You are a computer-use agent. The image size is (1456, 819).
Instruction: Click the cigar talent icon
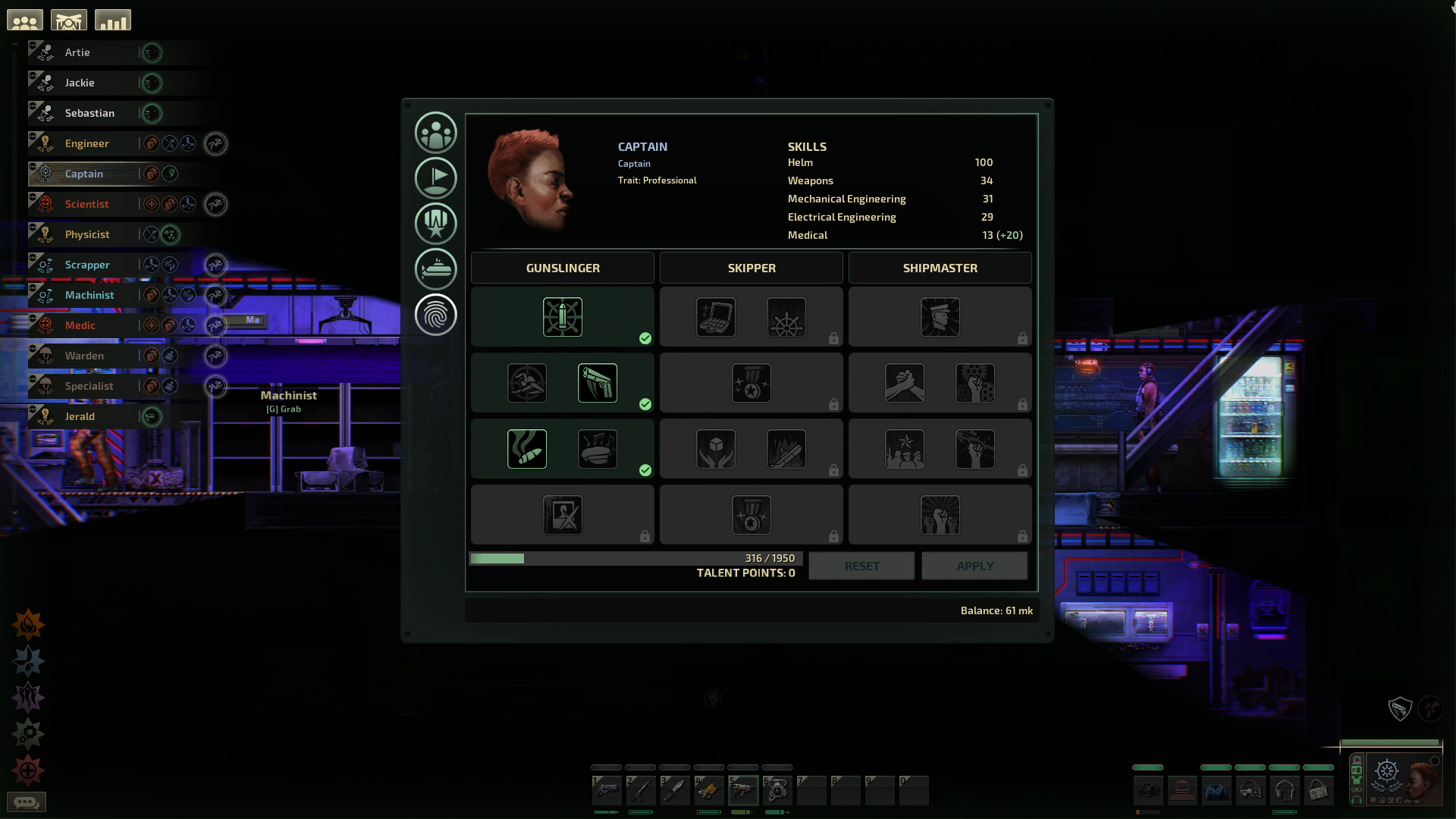click(527, 449)
